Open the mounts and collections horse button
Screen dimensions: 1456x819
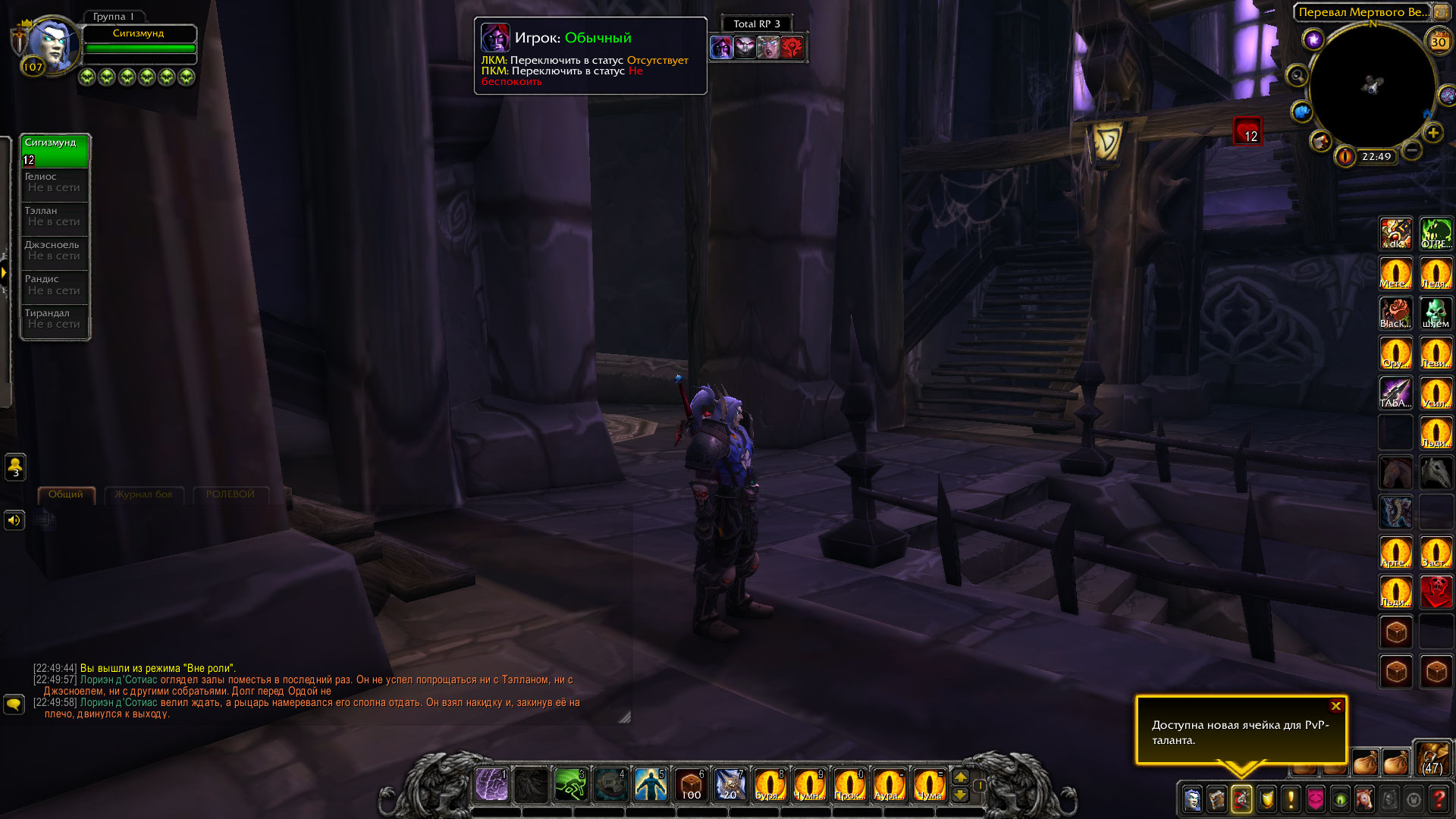(1363, 799)
